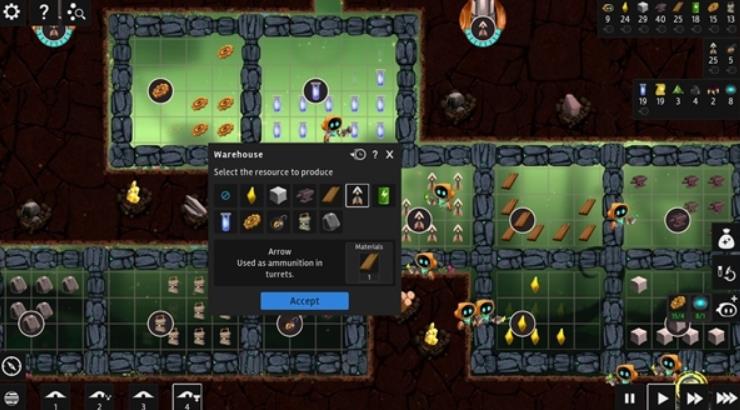Open the Warehouse help question mark

pyautogui.click(x=375, y=155)
